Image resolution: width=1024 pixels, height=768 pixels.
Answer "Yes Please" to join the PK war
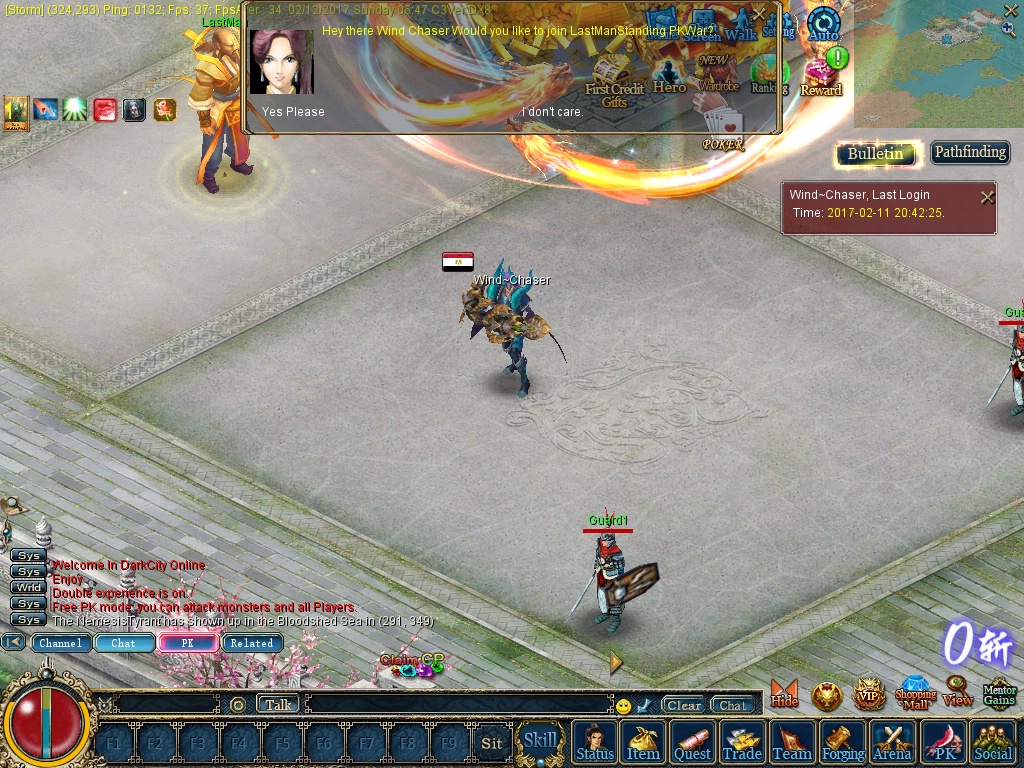tap(293, 112)
